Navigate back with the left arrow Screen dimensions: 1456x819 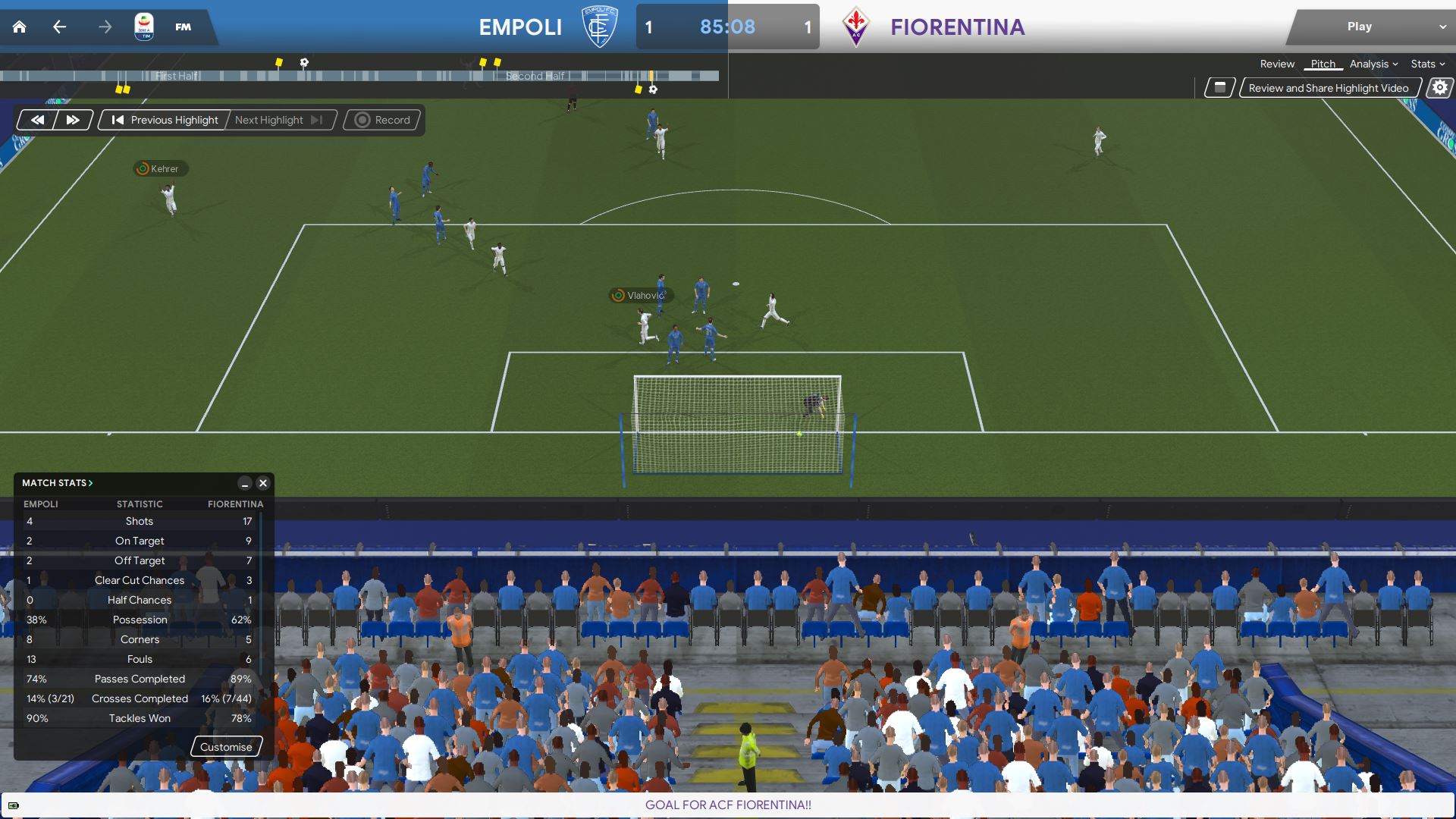coord(59,27)
